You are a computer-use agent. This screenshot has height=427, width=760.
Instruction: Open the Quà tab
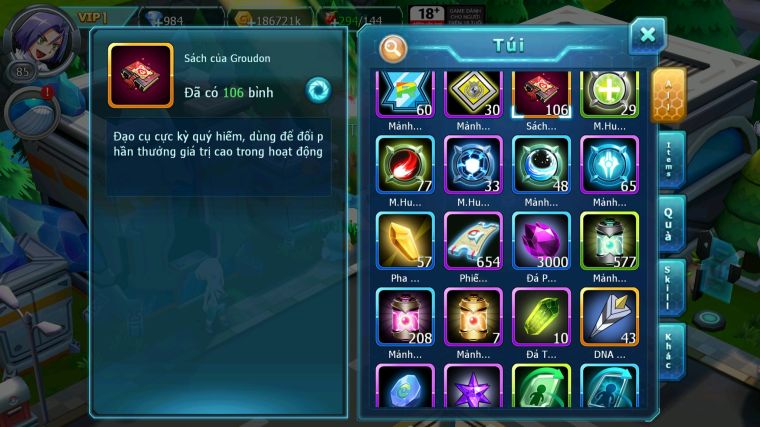point(669,223)
